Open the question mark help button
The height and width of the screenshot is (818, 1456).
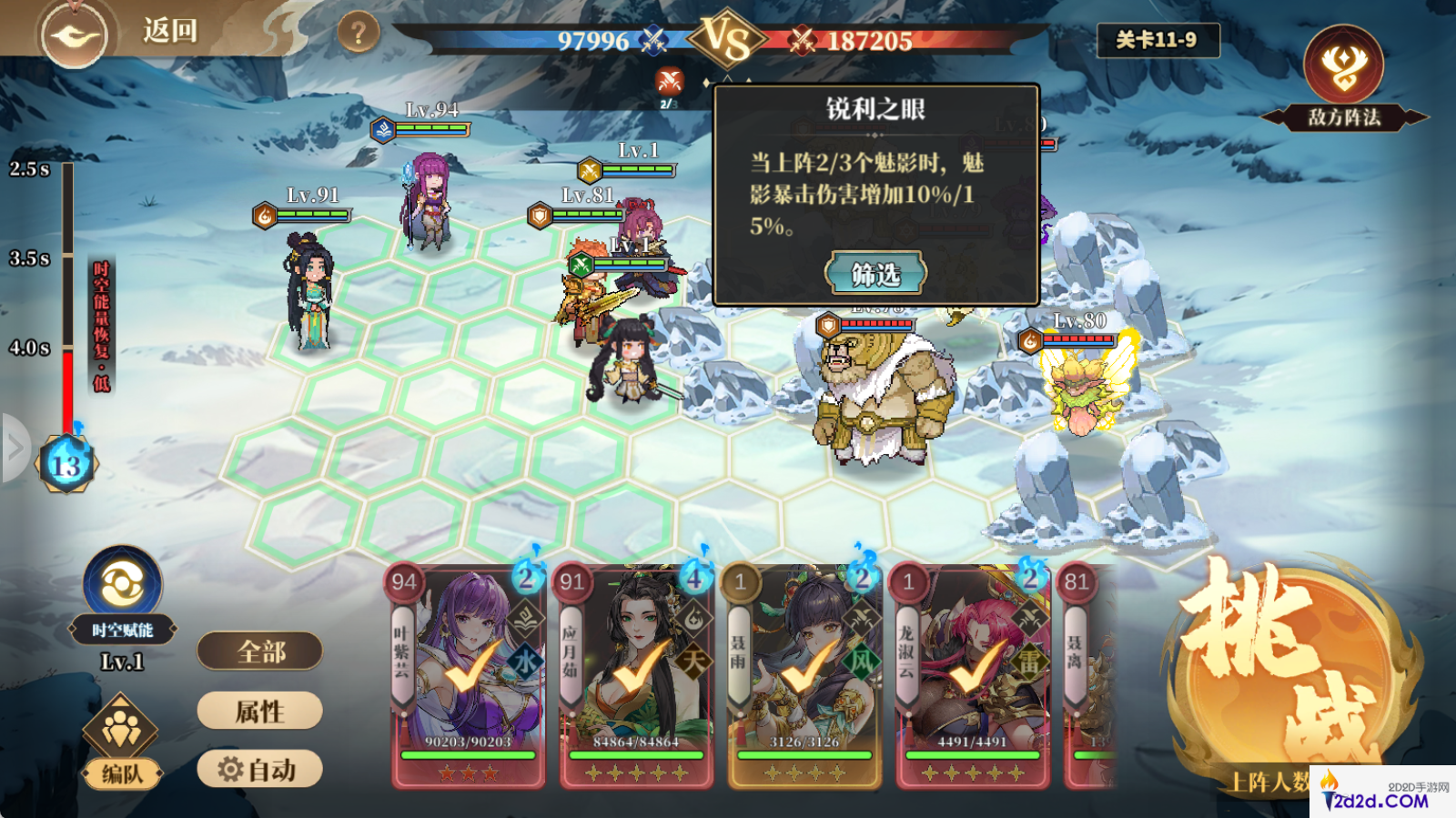pyautogui.click(x=358, y=34)
